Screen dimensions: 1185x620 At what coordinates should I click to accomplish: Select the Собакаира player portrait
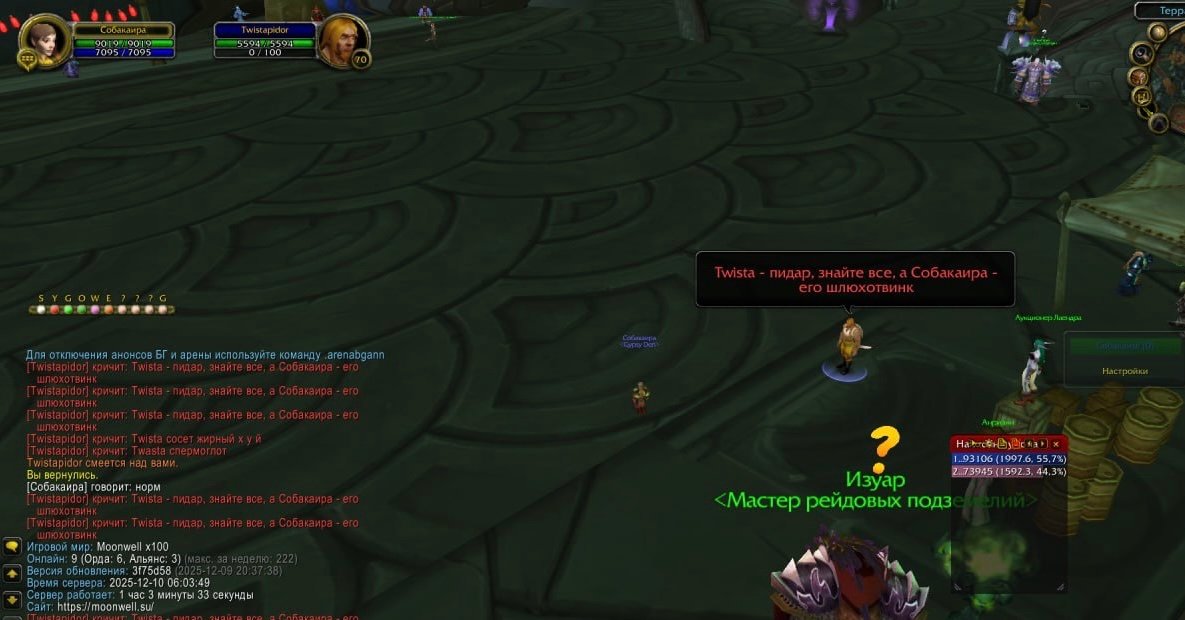click(43, 41)
